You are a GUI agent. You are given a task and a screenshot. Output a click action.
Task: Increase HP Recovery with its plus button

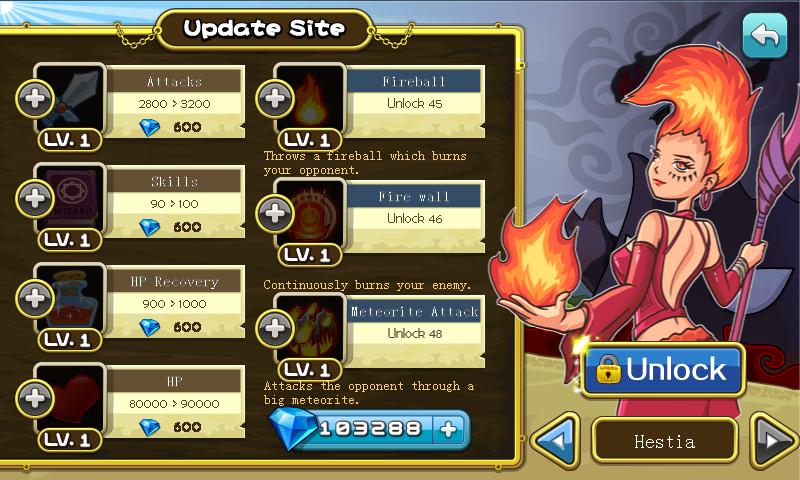(x=32, y=297)
